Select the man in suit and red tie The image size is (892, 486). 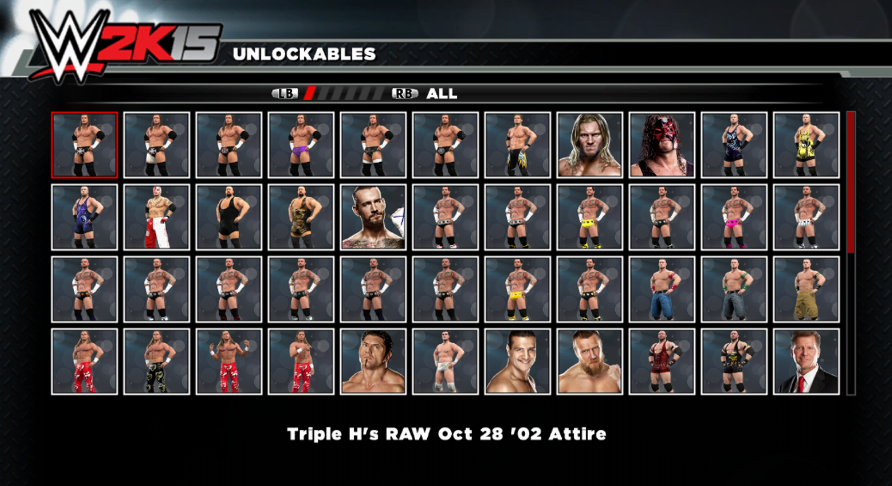tap(806, 361)
